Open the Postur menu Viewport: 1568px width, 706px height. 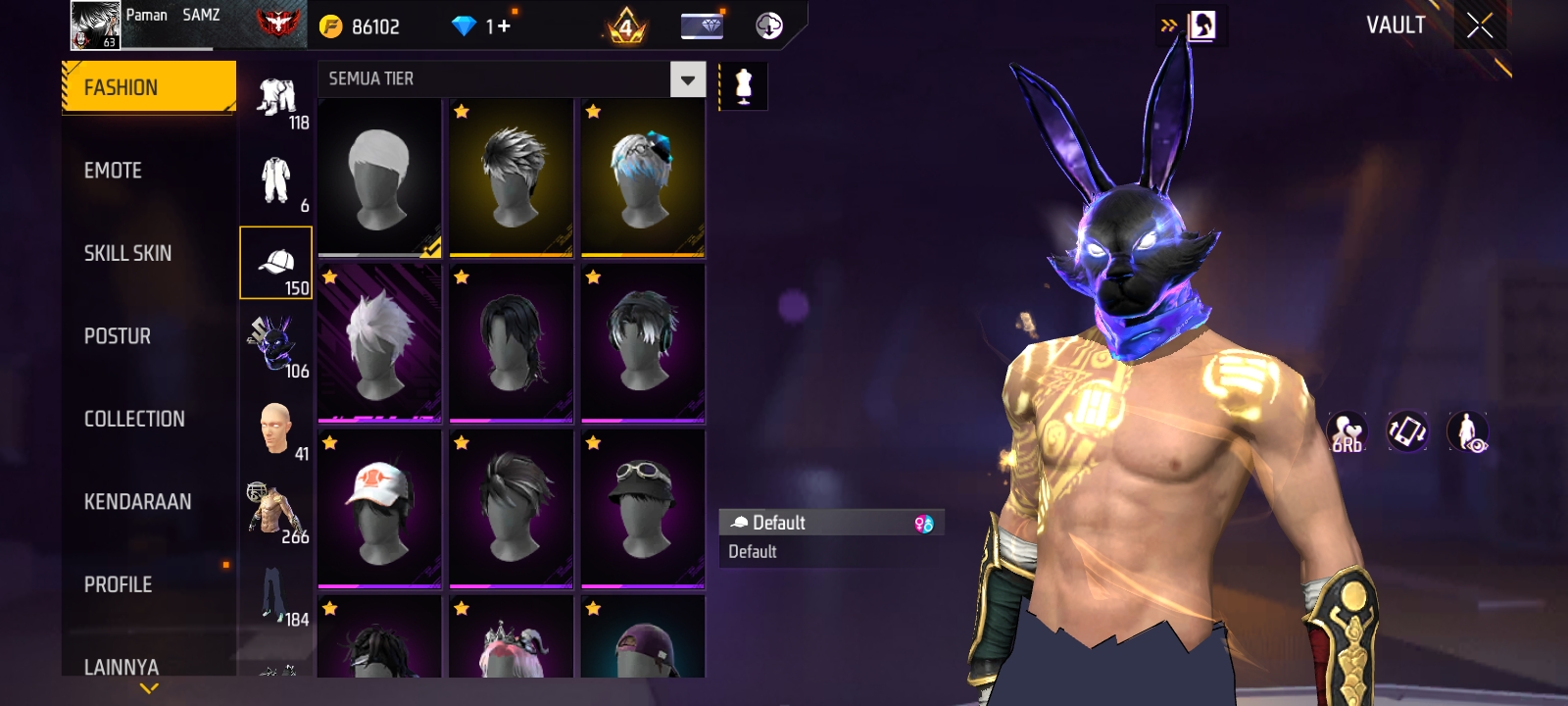coord(118,336)
